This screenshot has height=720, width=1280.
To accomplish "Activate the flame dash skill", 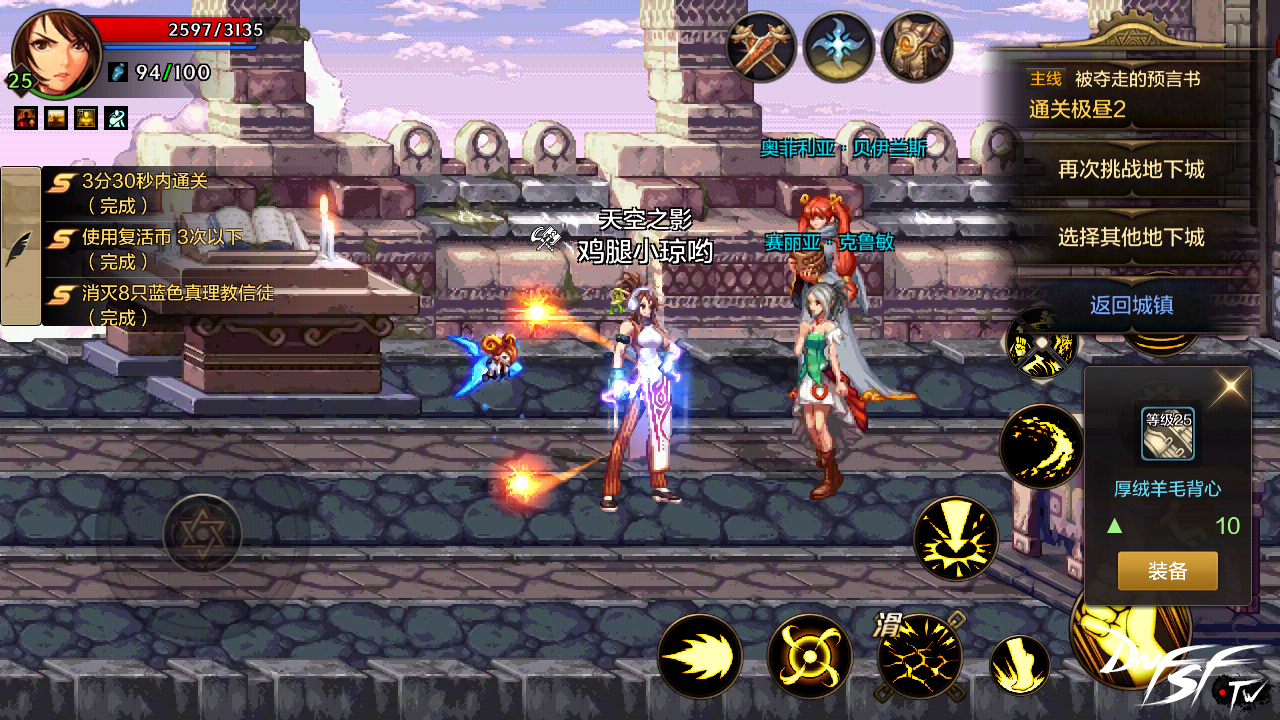I will point(700,656).
